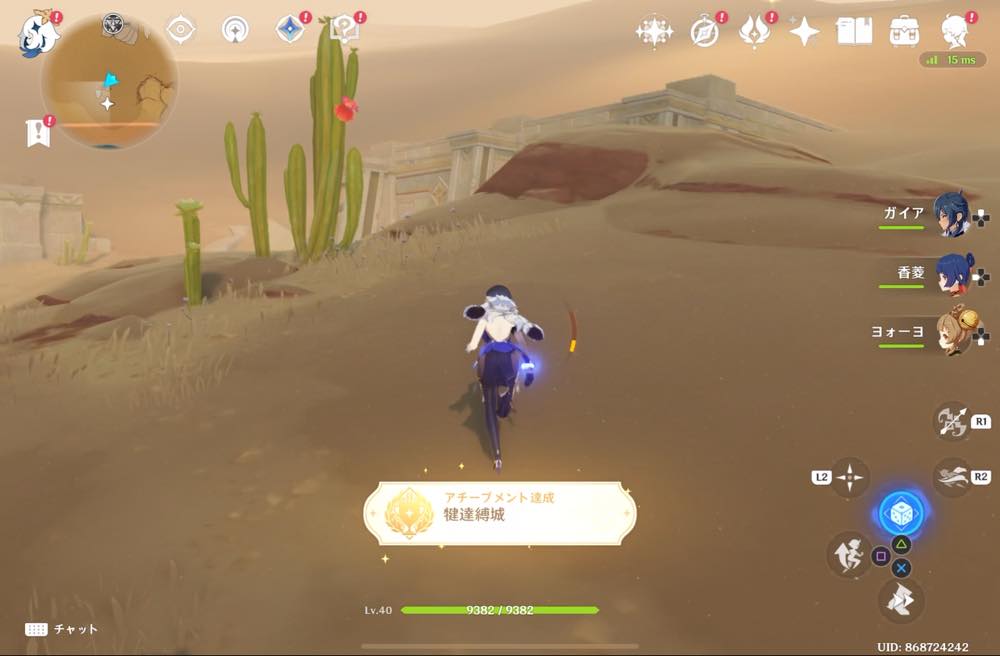Switch to party member ガイア
Viewport: 1000px width, 656px height.
[950, 214]
